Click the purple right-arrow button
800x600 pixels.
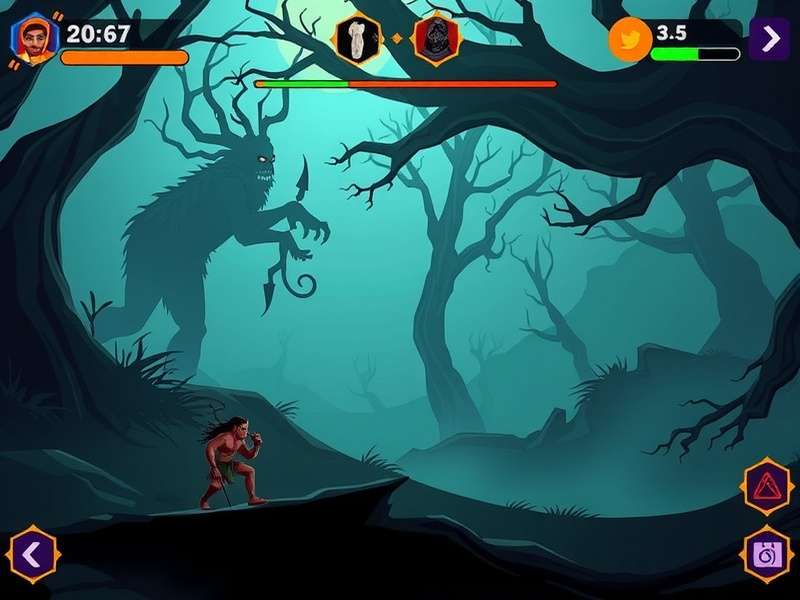[769, 39]
